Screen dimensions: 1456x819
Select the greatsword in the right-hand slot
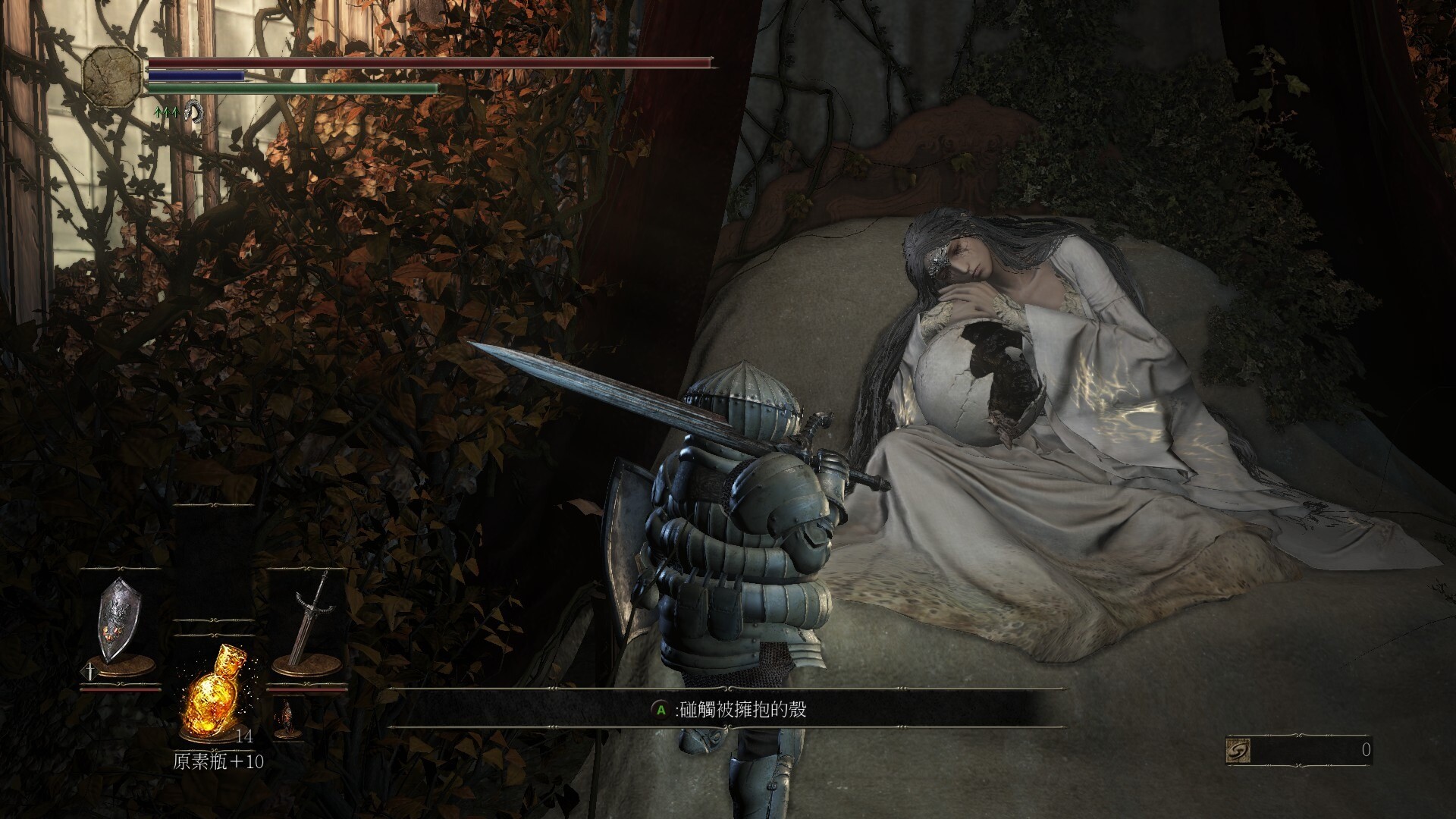click(309, 622)
